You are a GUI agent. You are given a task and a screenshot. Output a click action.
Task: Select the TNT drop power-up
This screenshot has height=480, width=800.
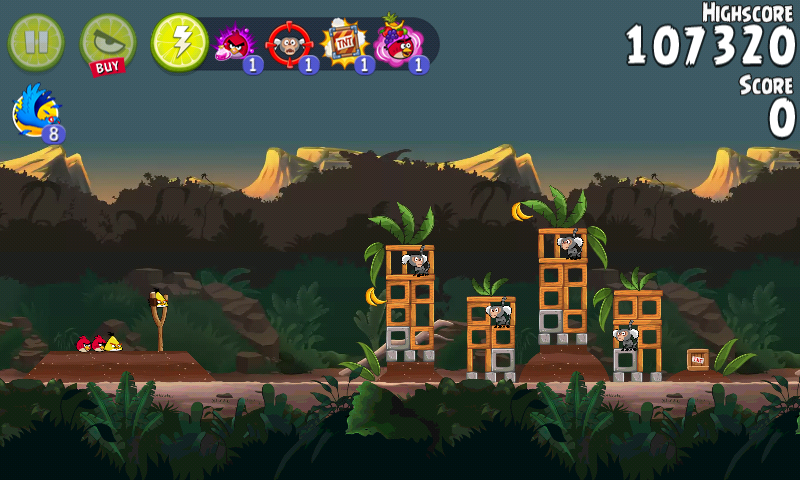[344, 44]
